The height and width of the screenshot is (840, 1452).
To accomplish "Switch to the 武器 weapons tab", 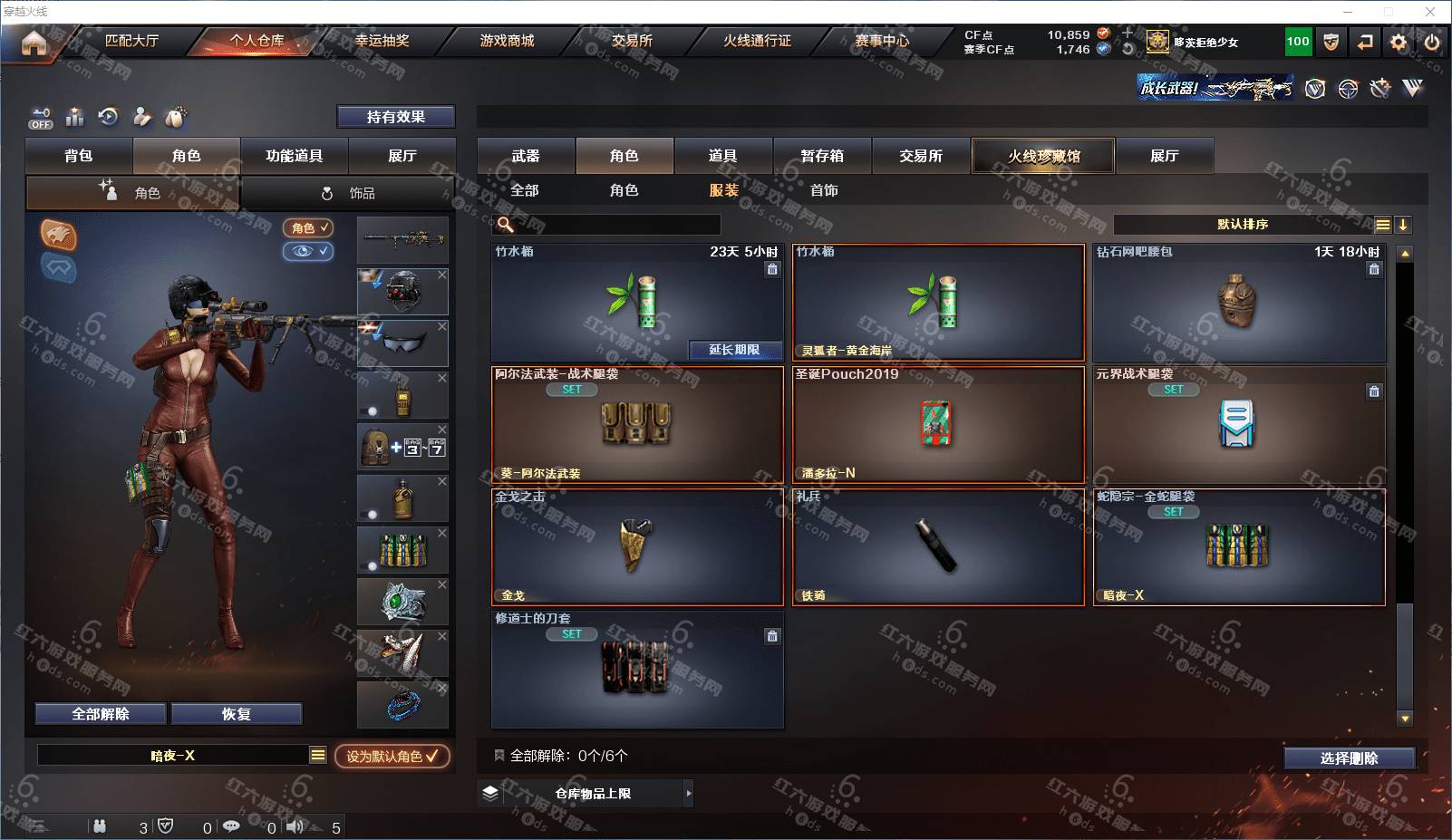I will 526,156.
